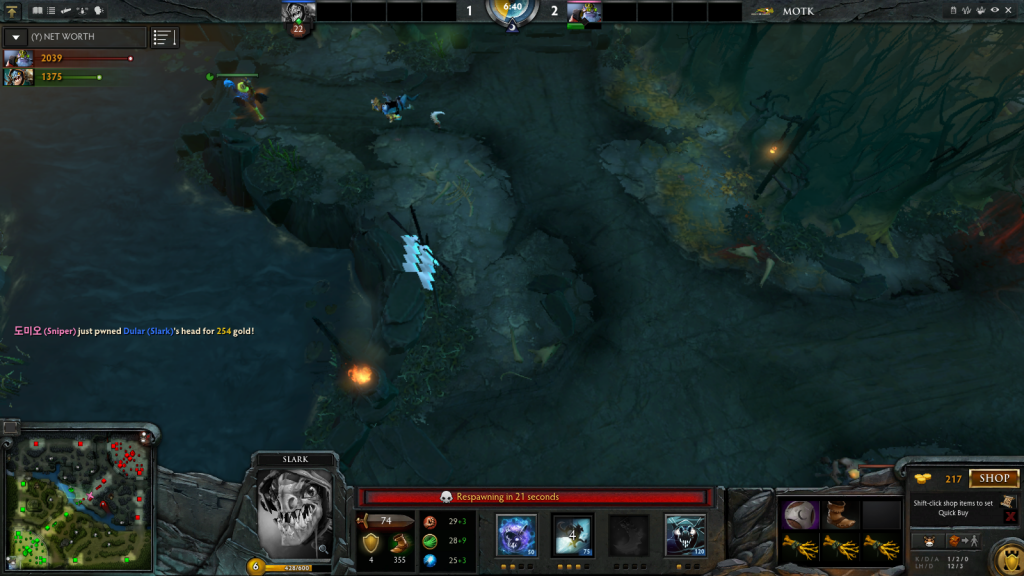Select the enemy Sniper icon in top bar
The image size is (1024, 576).
tap(584, 12)
